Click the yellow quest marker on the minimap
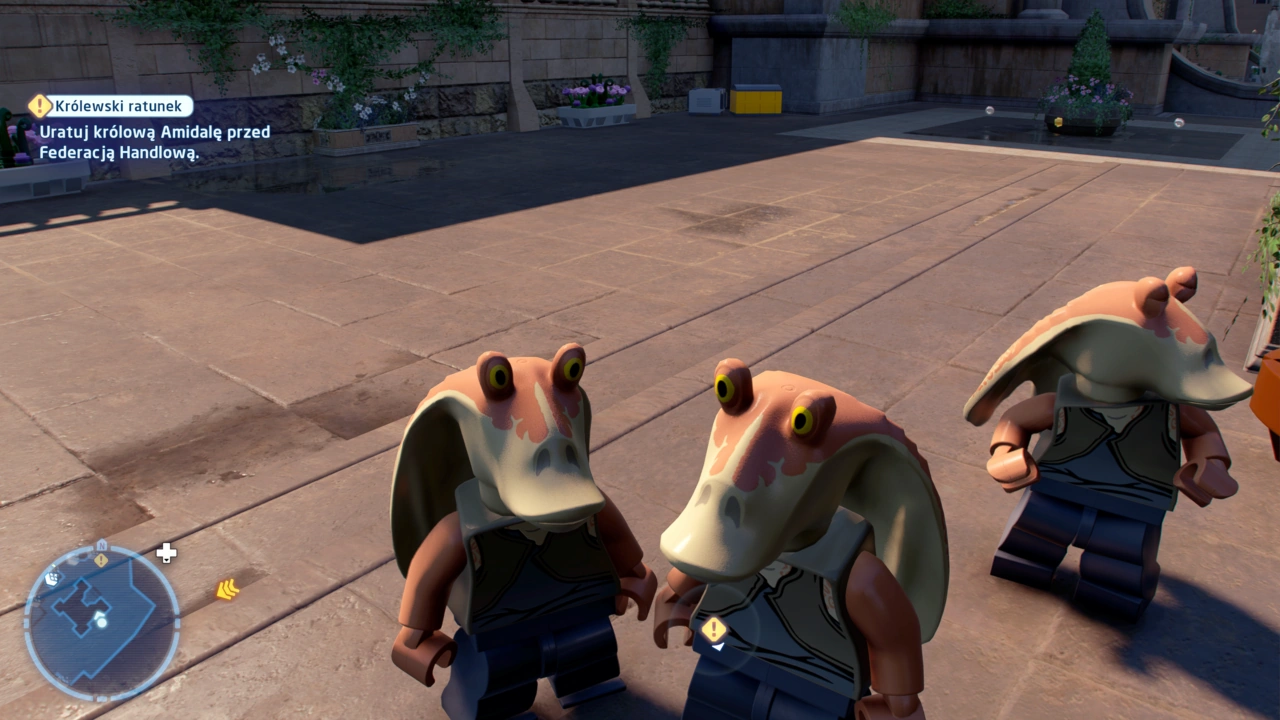Viewport: 1280px width, 720px height. 100,559
